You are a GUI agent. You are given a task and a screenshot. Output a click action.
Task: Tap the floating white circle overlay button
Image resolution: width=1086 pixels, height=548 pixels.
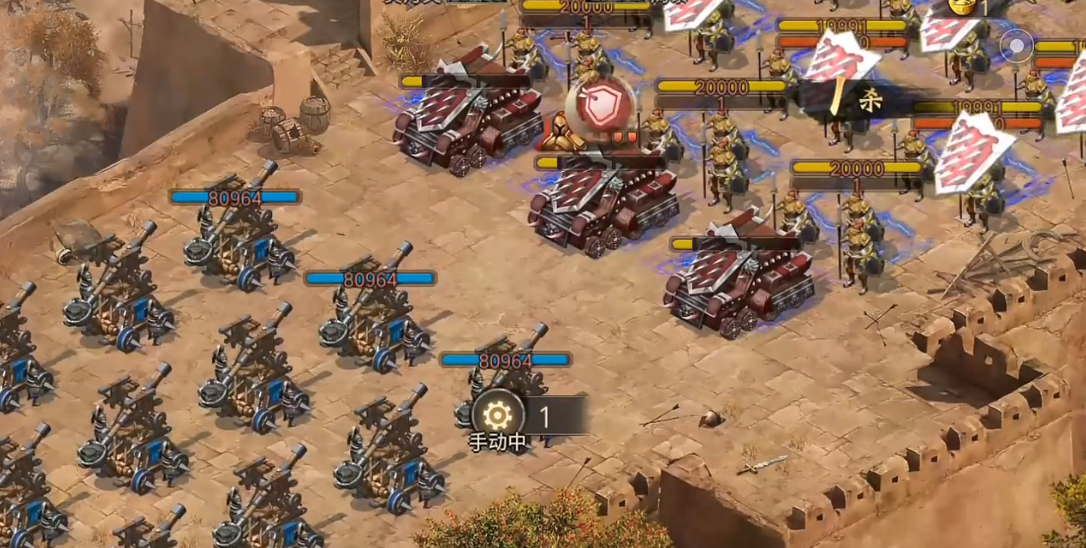pos(1016,45)
